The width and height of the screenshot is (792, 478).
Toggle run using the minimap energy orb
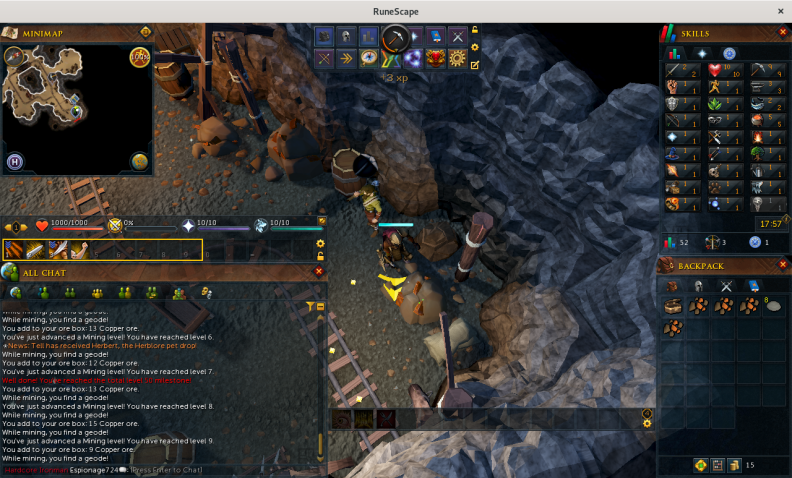(x=139, y=57)
